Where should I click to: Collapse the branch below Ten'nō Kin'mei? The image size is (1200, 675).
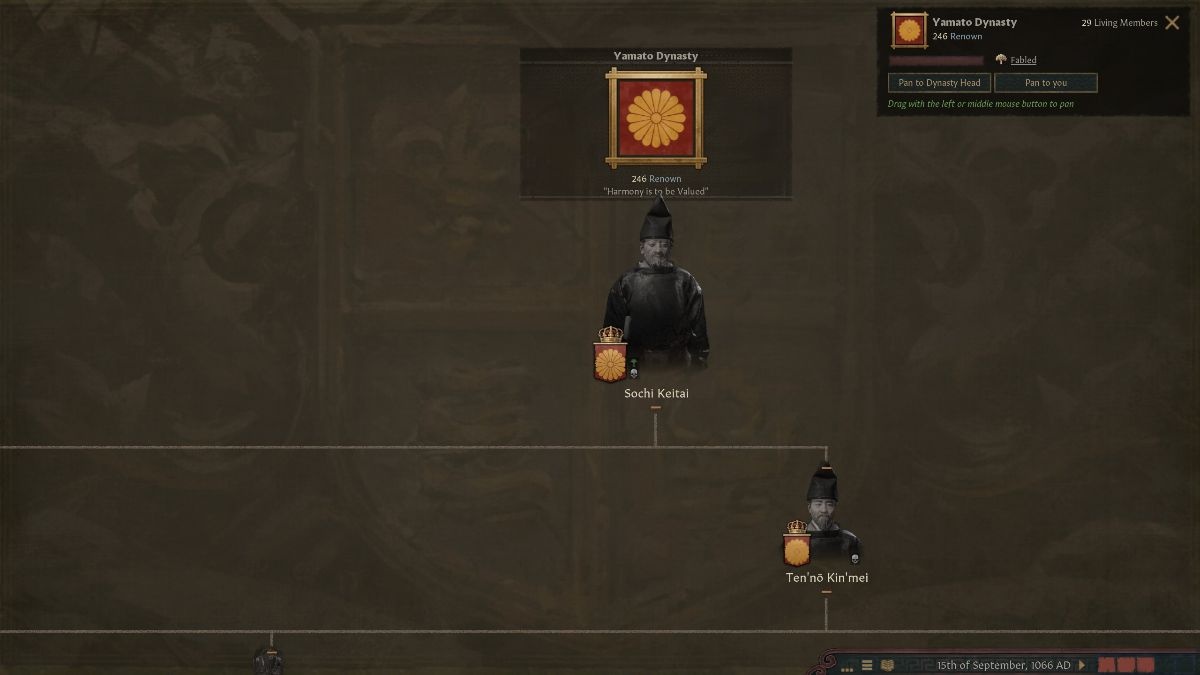(x=826, y=593)
